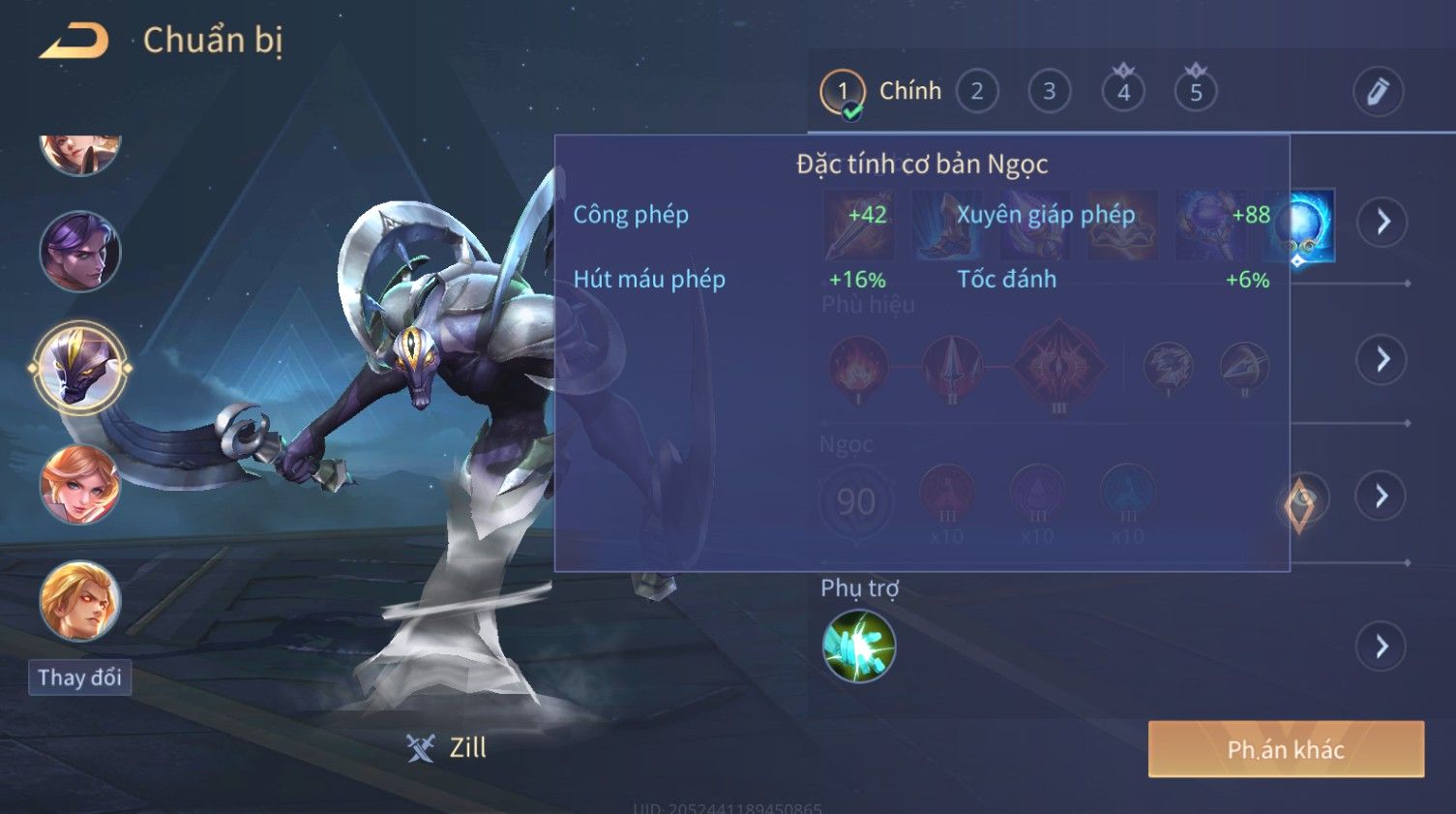1456x814 pixels.
Task: Click the Thay đổi button
Action: click(80, 678)
